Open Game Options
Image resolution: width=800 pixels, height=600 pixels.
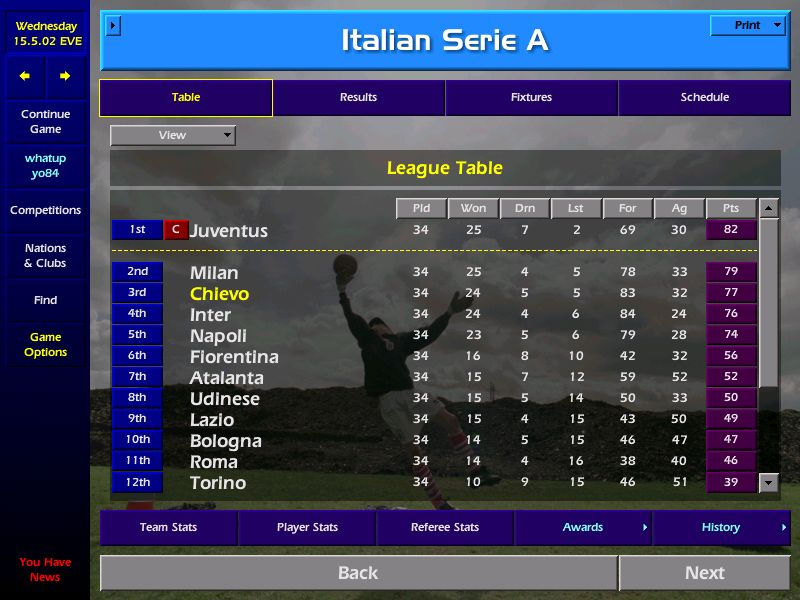pyautogui.click(x=45, y=345)
